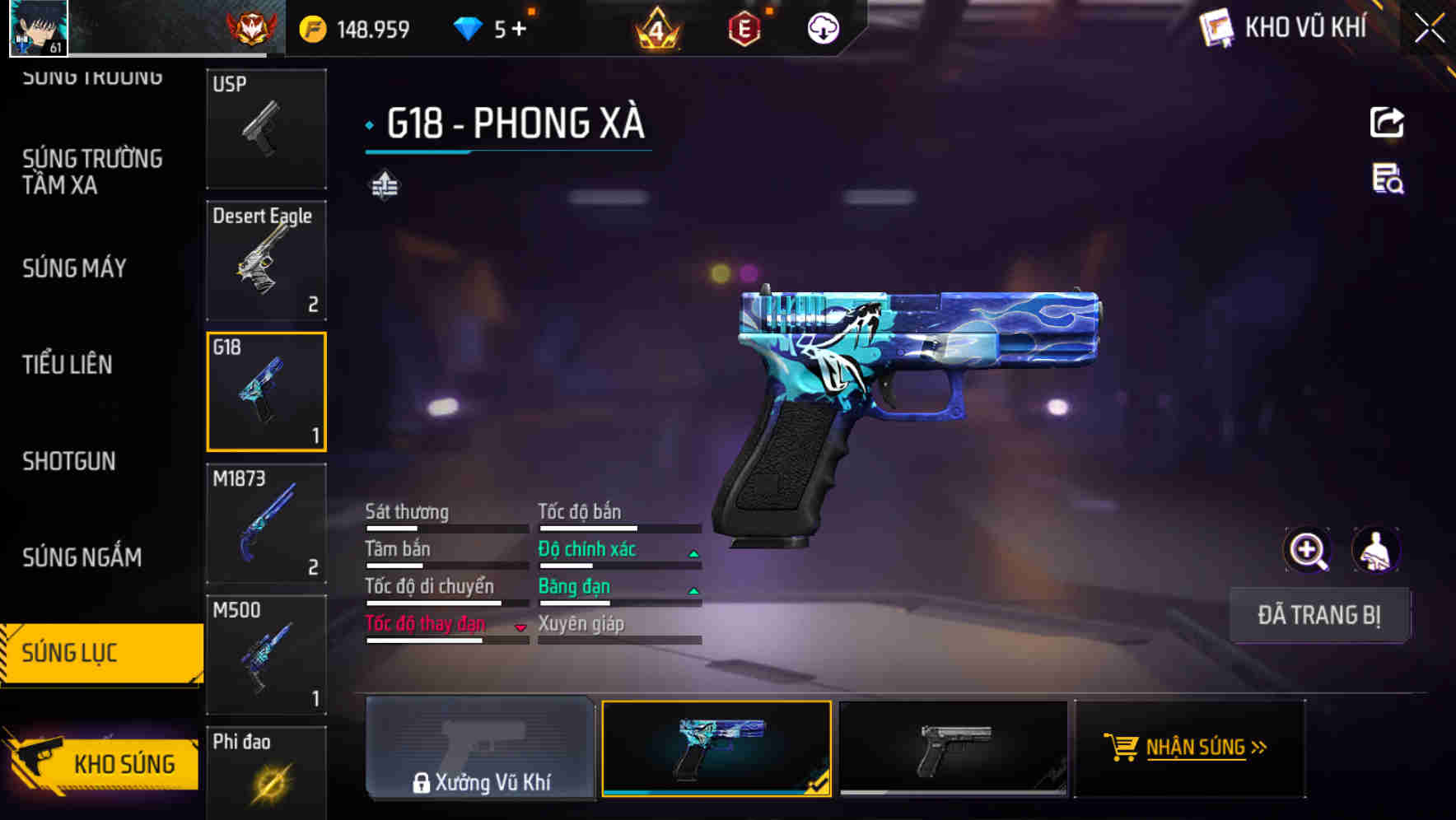Click the cart icon beside NHẬN SÚNG
Image resolution: width=1456 pixels, height=820 pixels.
(x=1123, y=748)
